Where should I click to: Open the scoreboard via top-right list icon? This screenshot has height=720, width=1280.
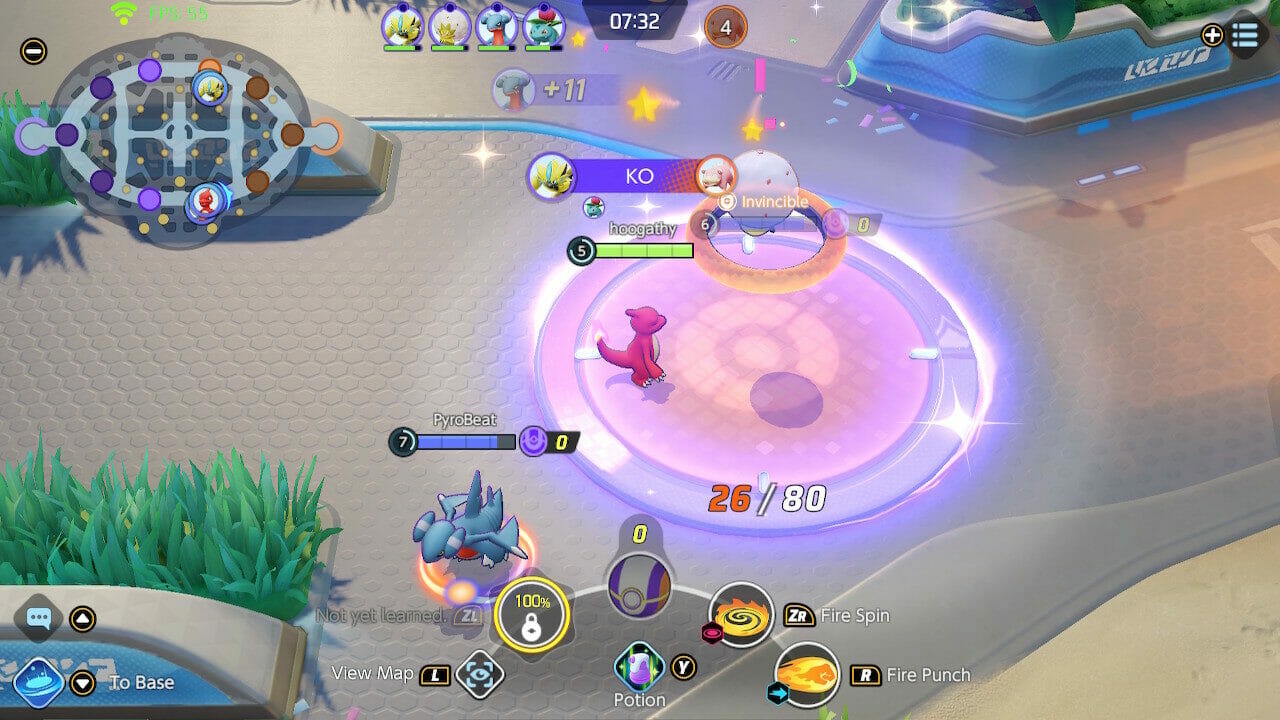(1245, 36)
